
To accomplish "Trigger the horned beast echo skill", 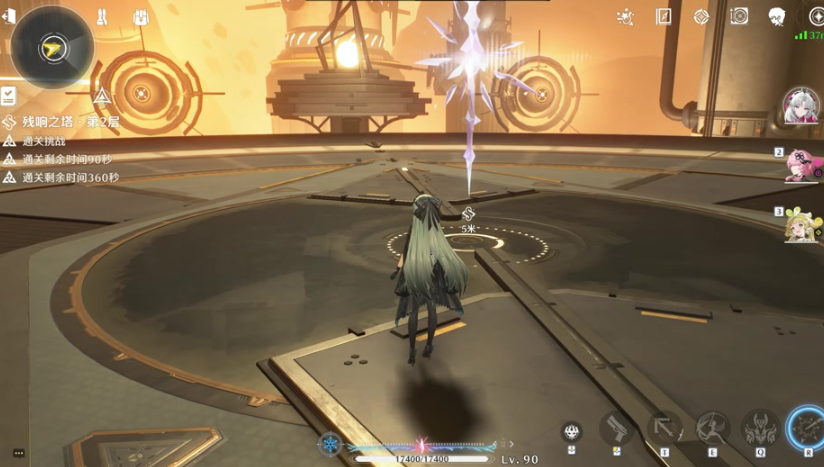I will pos(760,428).
